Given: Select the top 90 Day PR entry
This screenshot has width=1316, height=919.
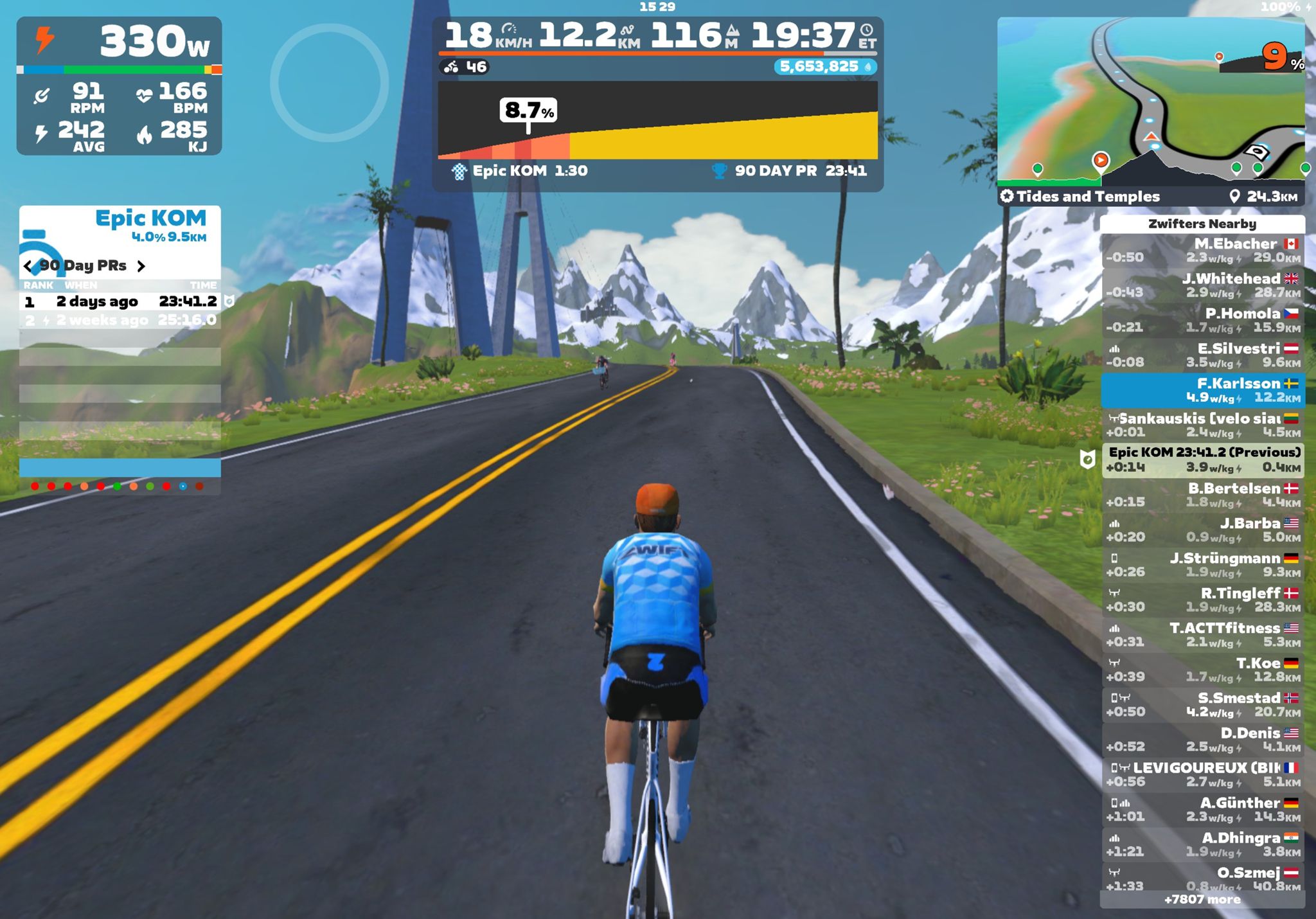Looking at the screenshot, I should [x=120, y=301].
